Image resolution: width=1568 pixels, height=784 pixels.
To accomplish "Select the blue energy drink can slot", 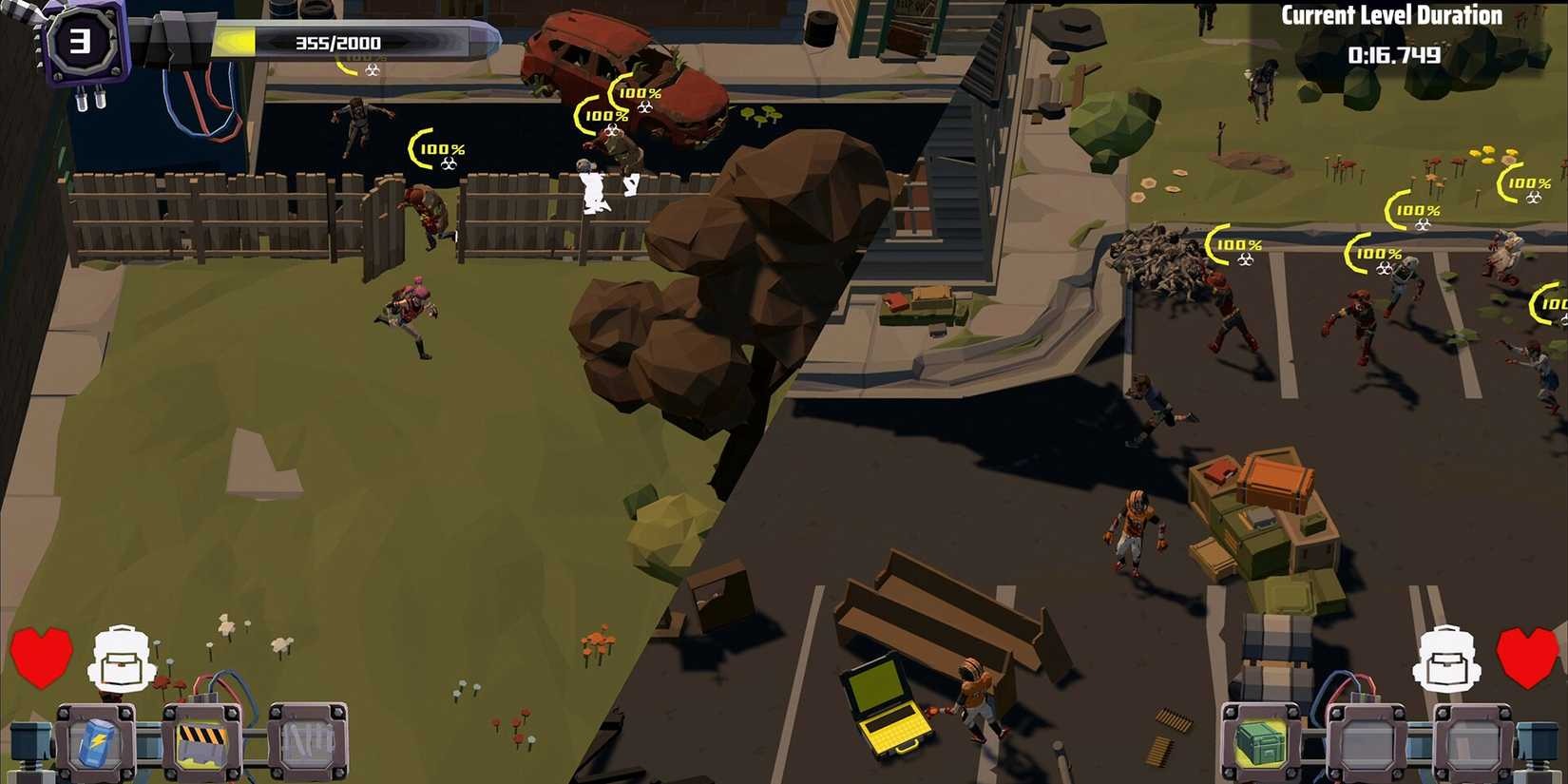I will pyautogui.click(x=95, y=742).
